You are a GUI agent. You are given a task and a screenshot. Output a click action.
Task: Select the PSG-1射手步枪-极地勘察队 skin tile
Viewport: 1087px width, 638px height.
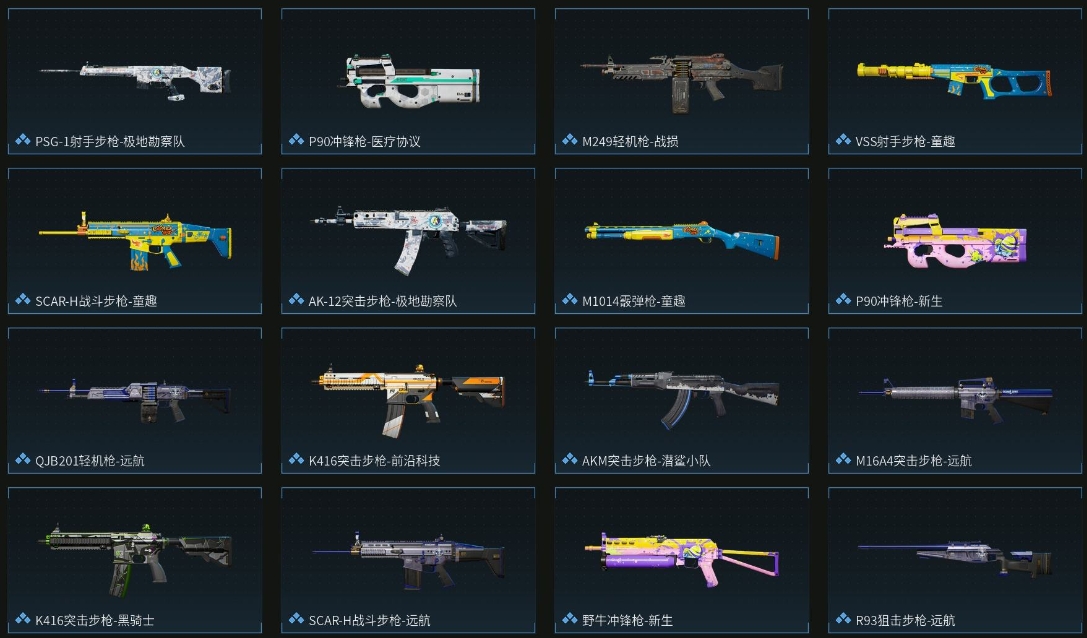click(135, 80)
